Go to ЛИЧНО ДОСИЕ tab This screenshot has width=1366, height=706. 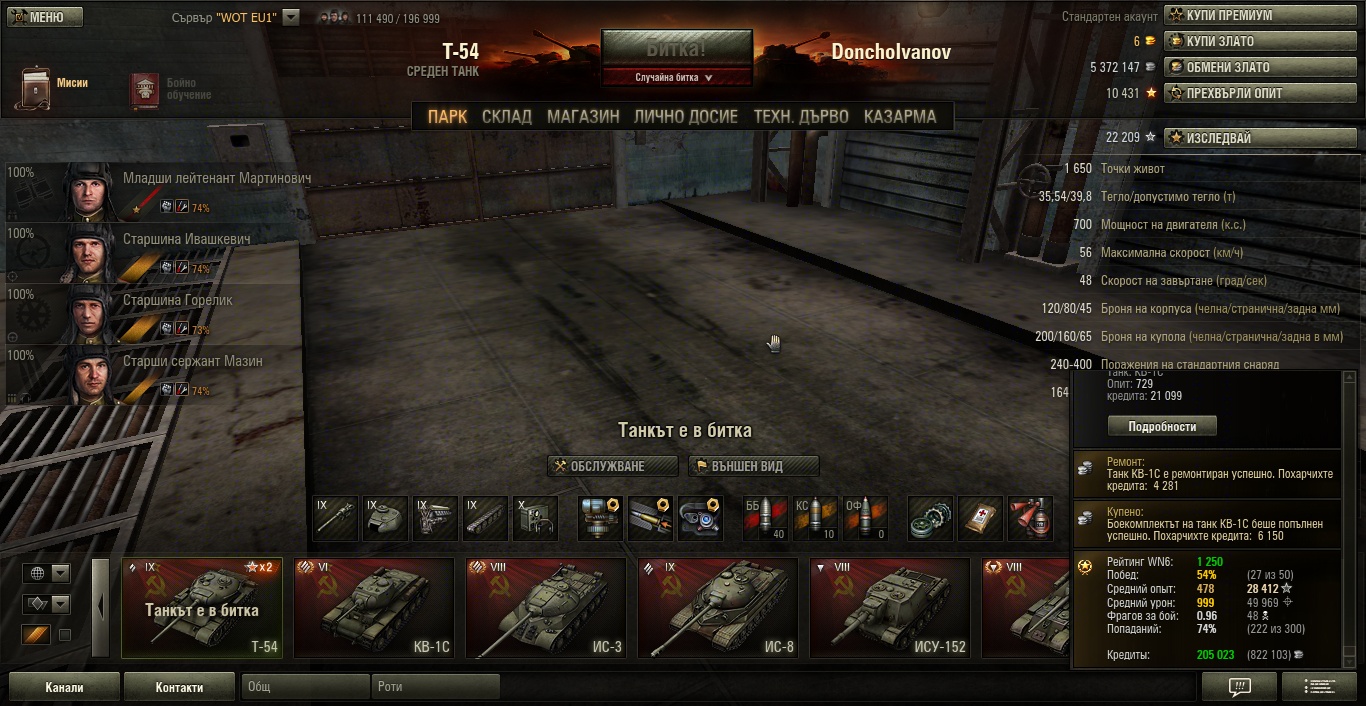(x=686, y=117)
